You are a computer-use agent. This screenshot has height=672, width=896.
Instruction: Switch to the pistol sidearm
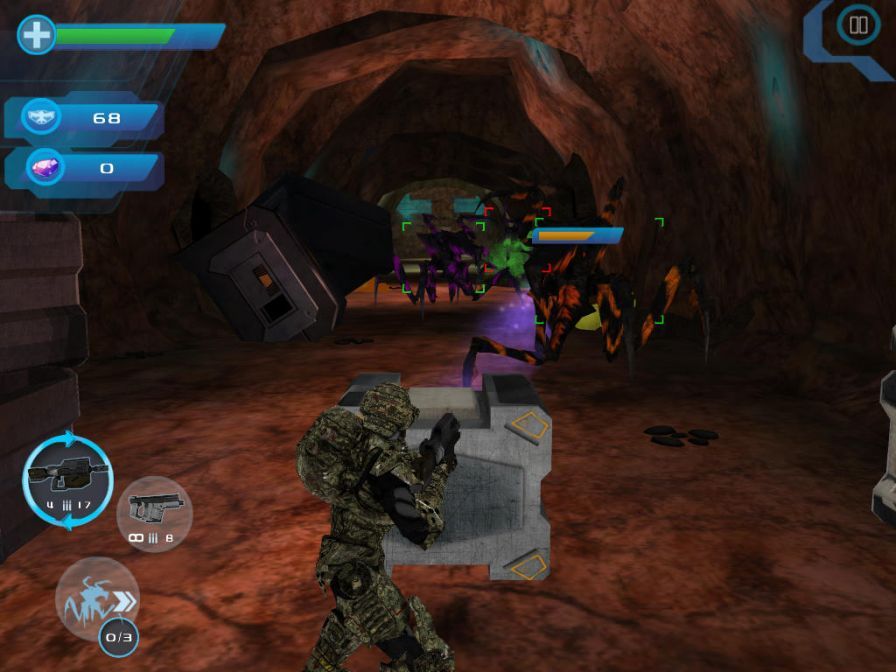click(x=154, y=513)
